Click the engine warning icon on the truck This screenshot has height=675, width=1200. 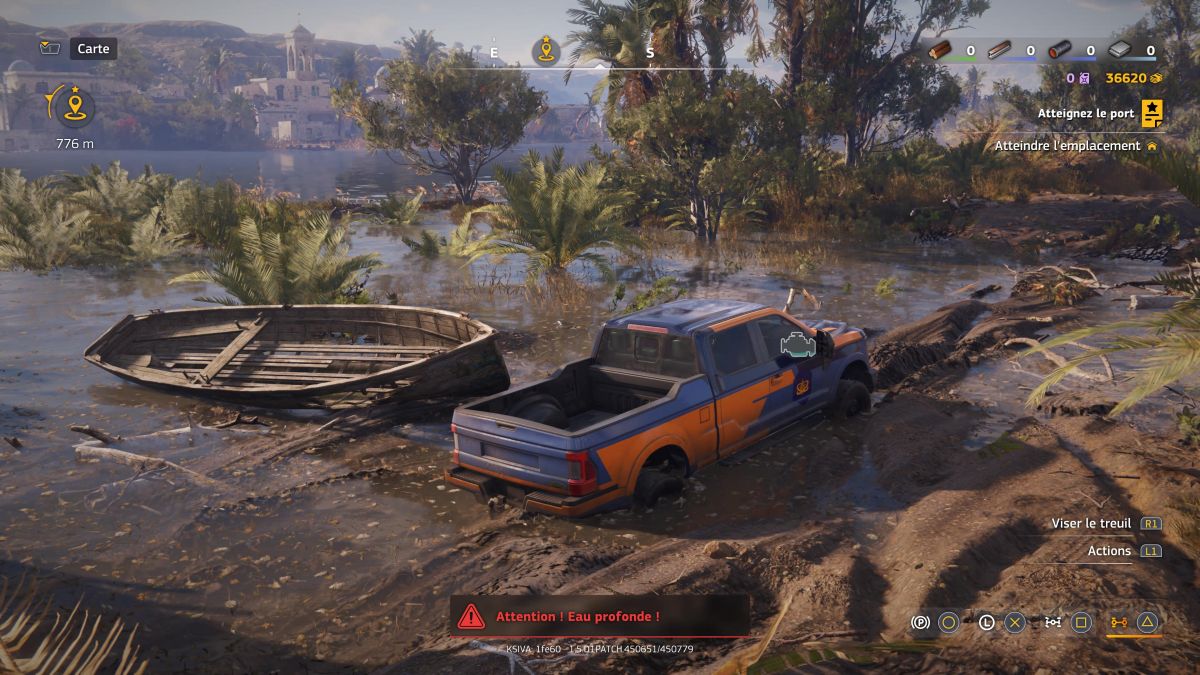pyautogui.click(x=798, y=345)
